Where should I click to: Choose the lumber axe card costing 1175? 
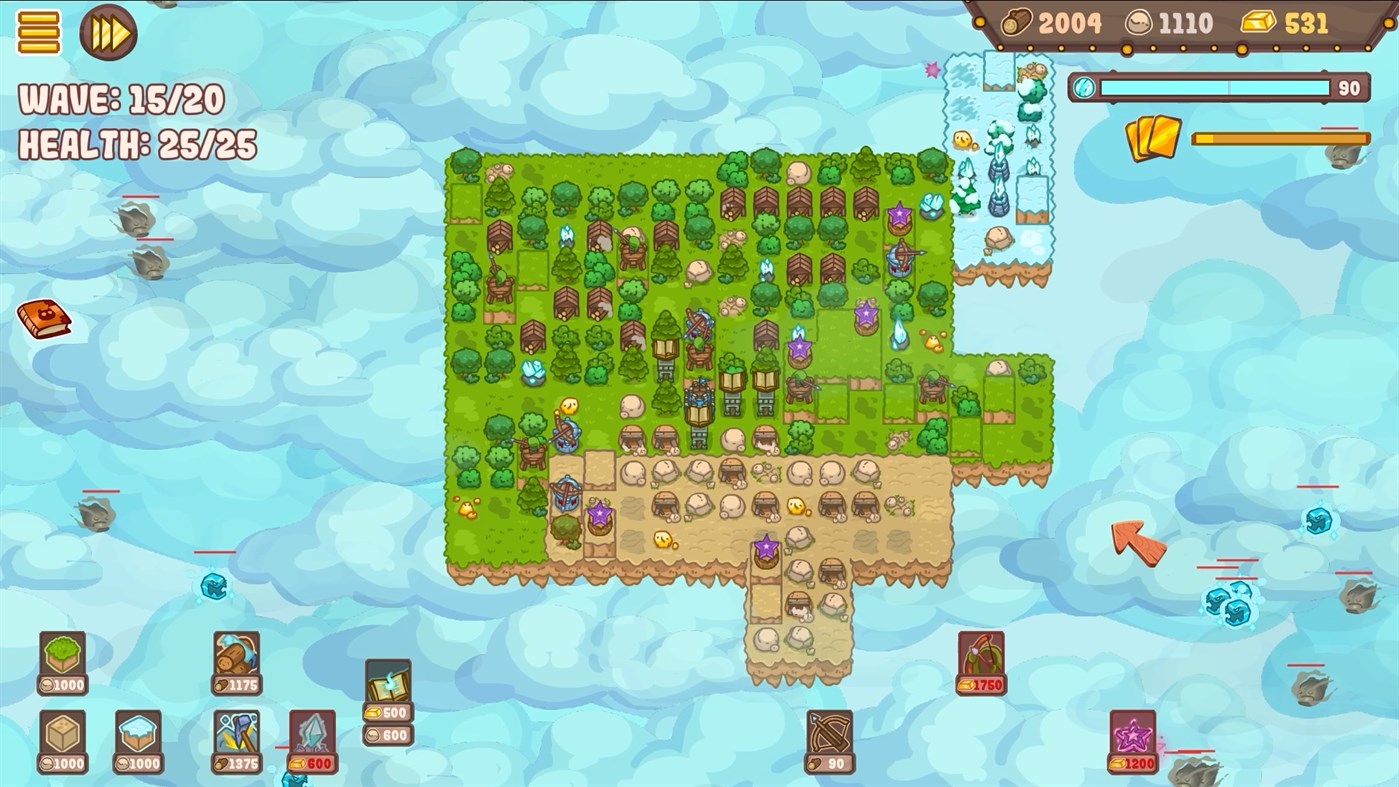[x=235, y=660]
